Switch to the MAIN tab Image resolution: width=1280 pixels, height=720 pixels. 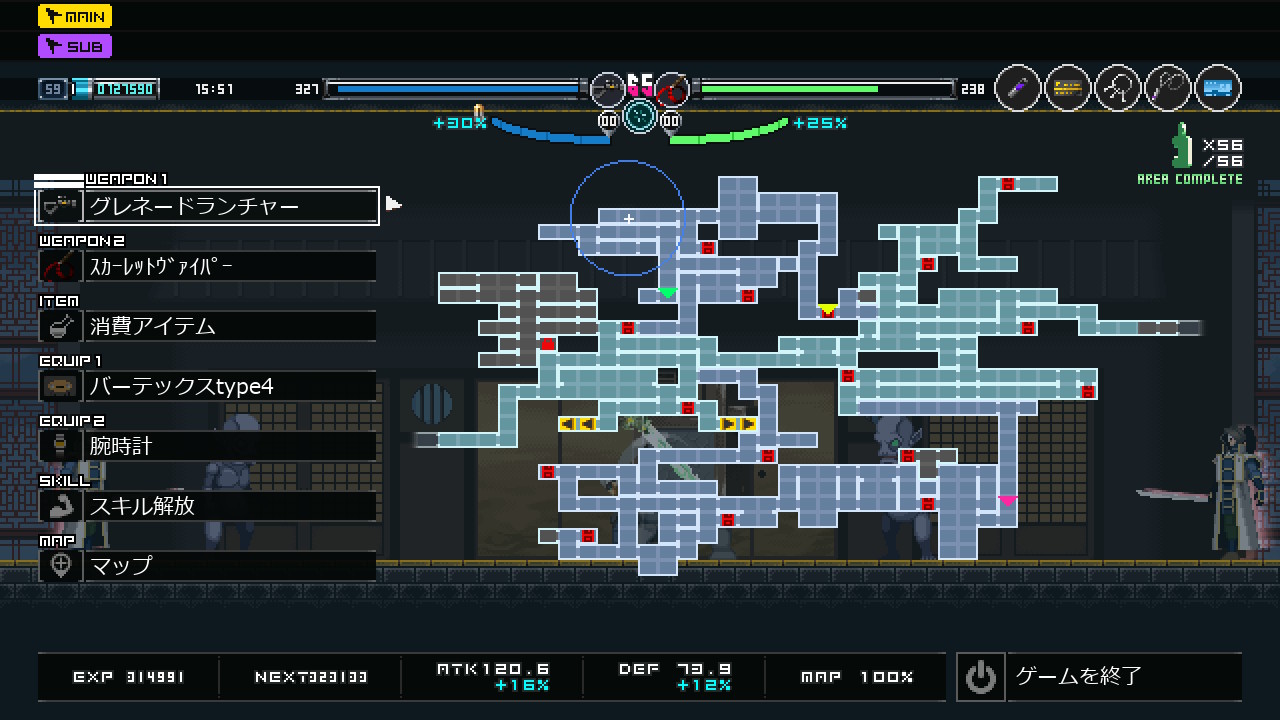point(75,16)
